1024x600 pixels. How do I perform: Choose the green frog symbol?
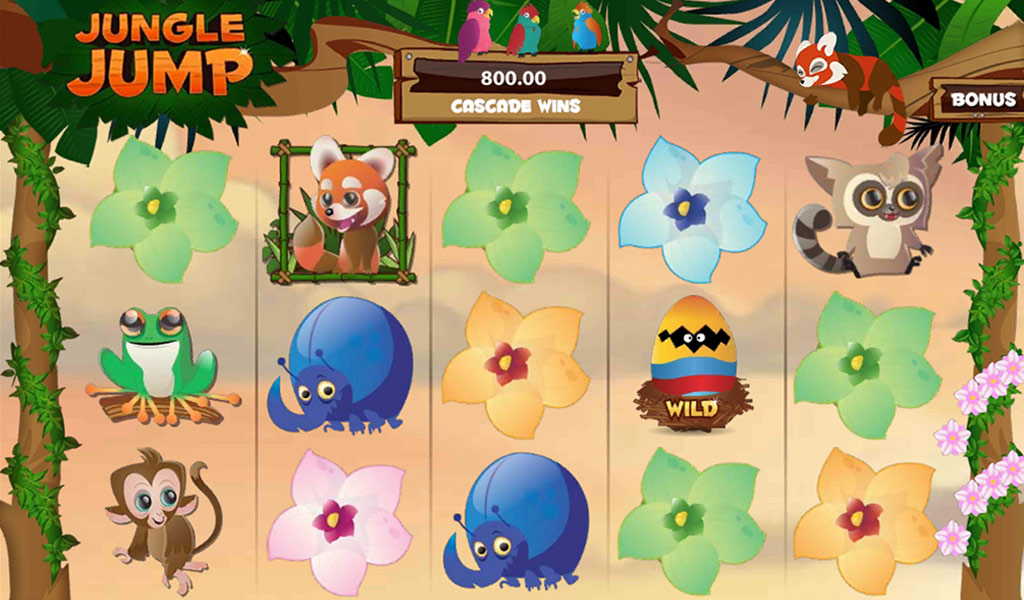160,366
